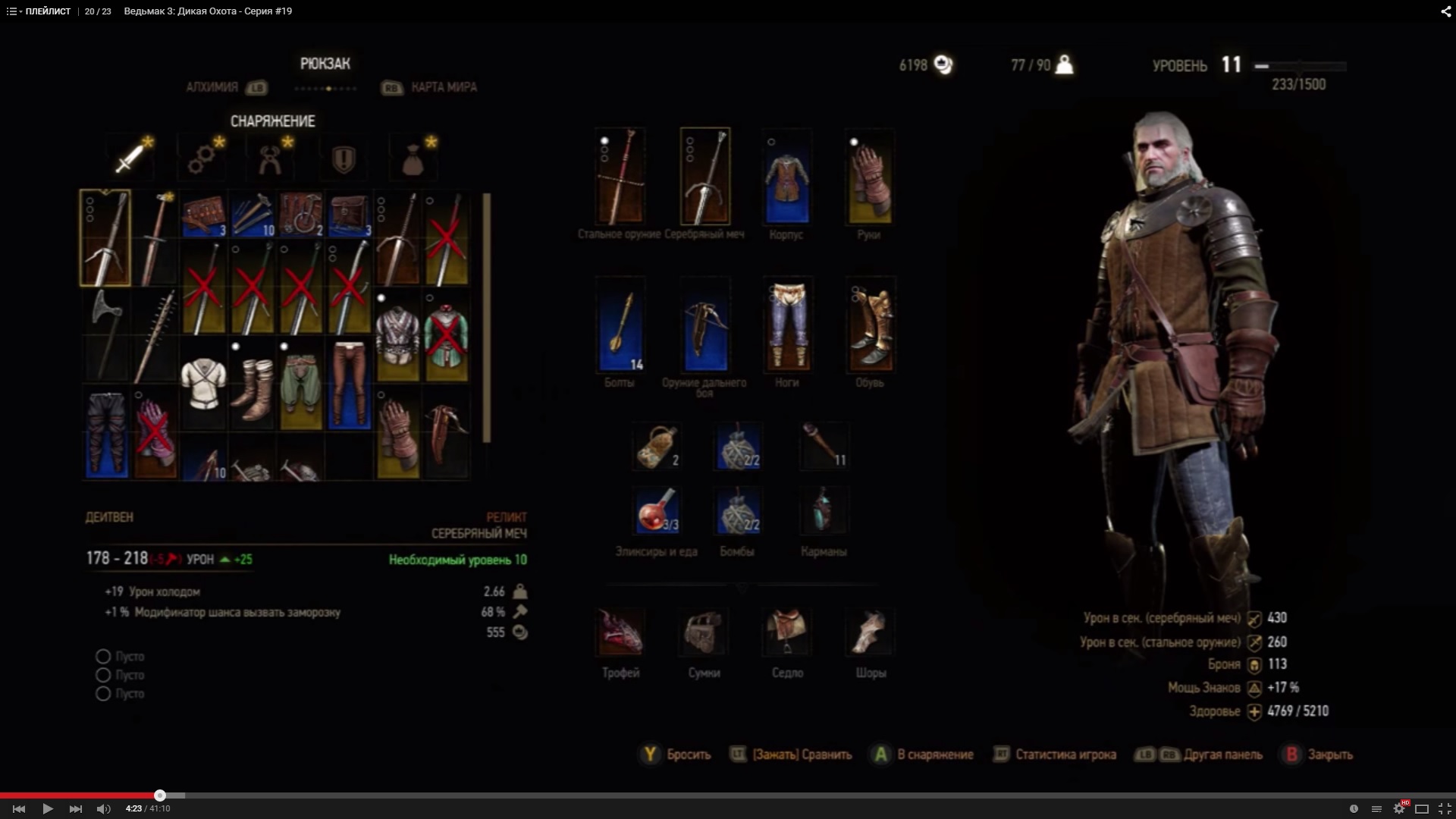Play the video
This screenshot has height=819, width=1456.
pos(47,808)
